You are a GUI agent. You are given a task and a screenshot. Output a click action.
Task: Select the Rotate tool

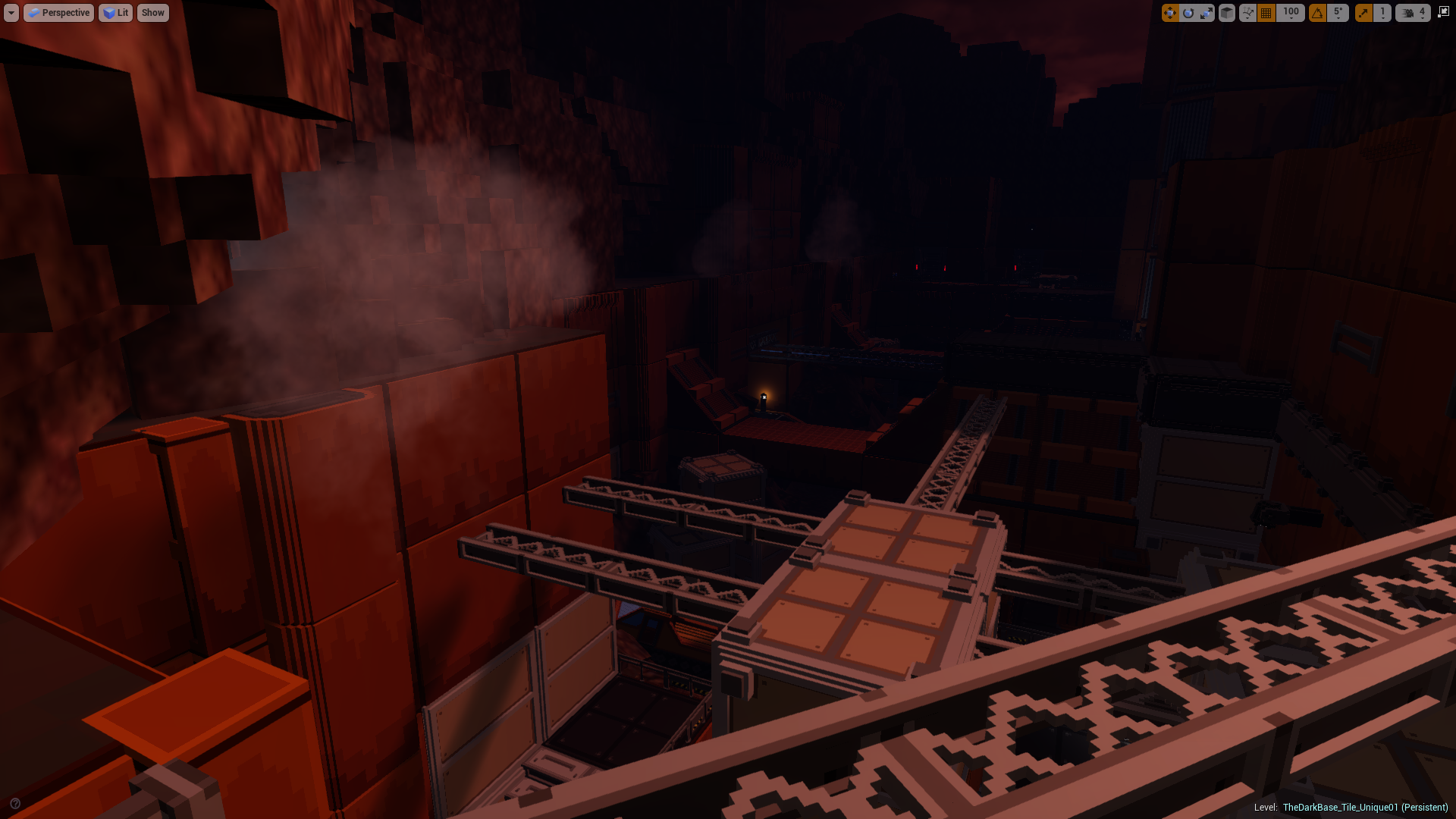[x=1189, y=12]
